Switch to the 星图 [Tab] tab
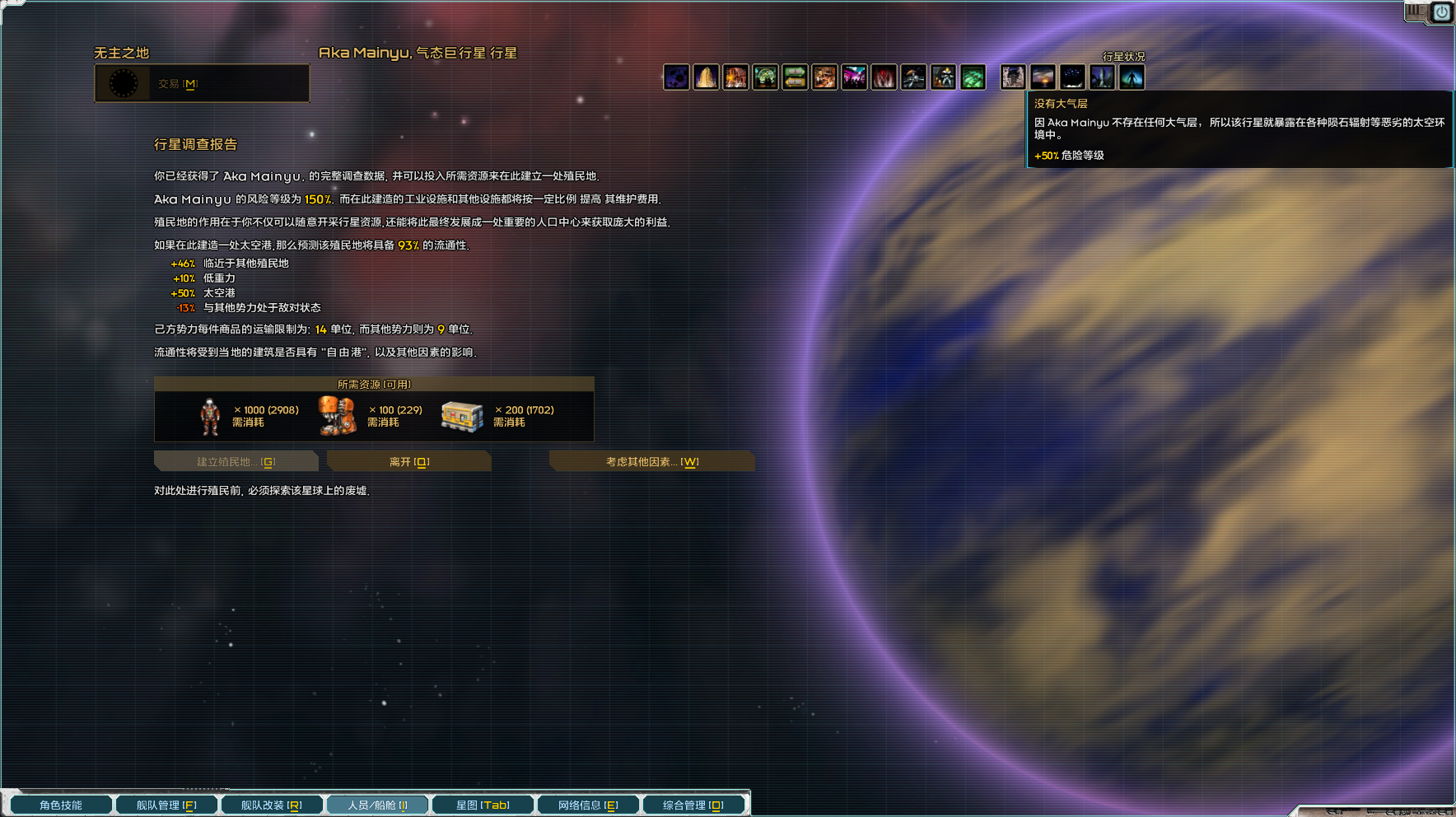1456x817 pixels. coord(483,805)
